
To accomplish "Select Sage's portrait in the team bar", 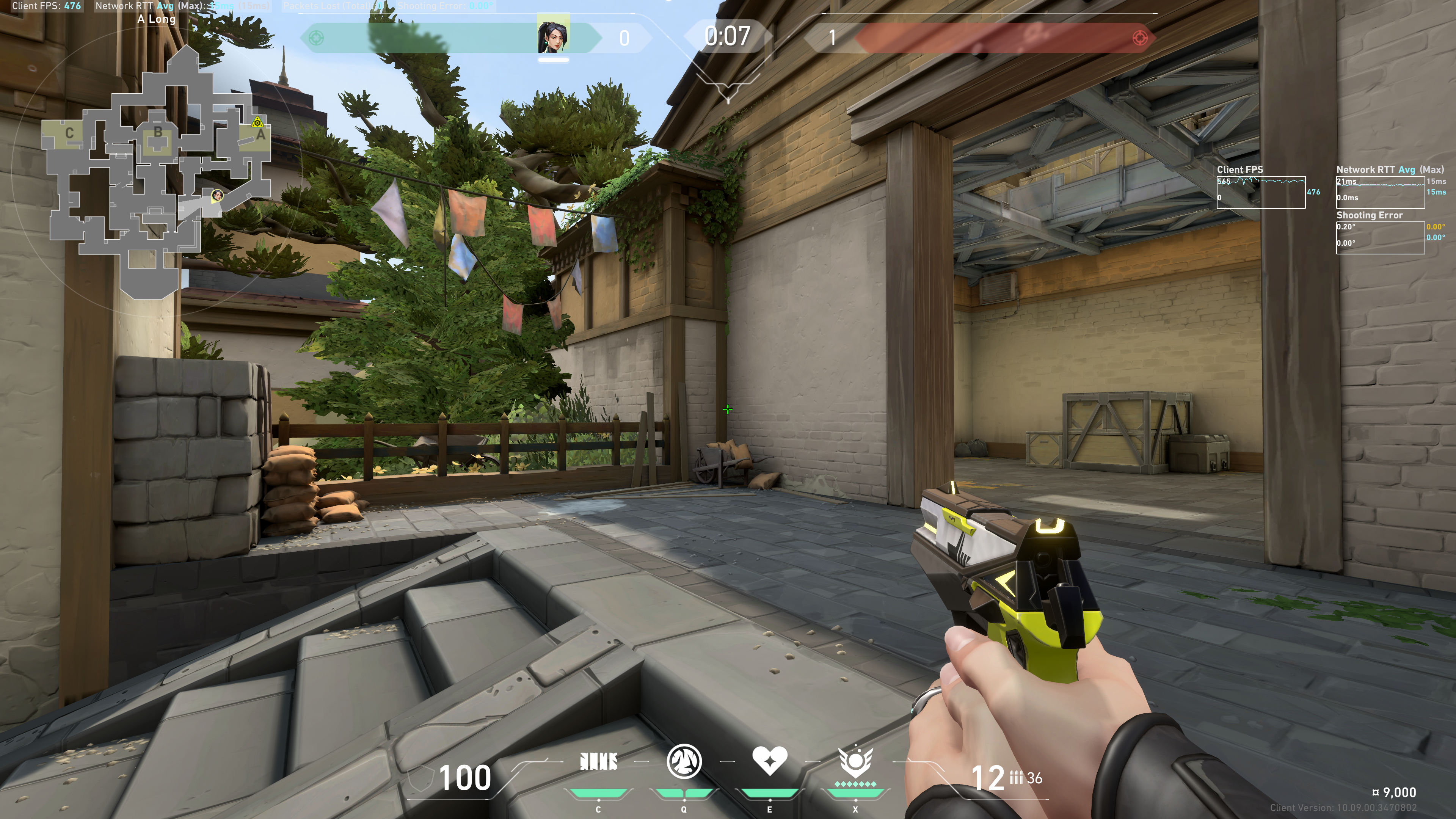I will pyautogui.click(x=553, y=37).
